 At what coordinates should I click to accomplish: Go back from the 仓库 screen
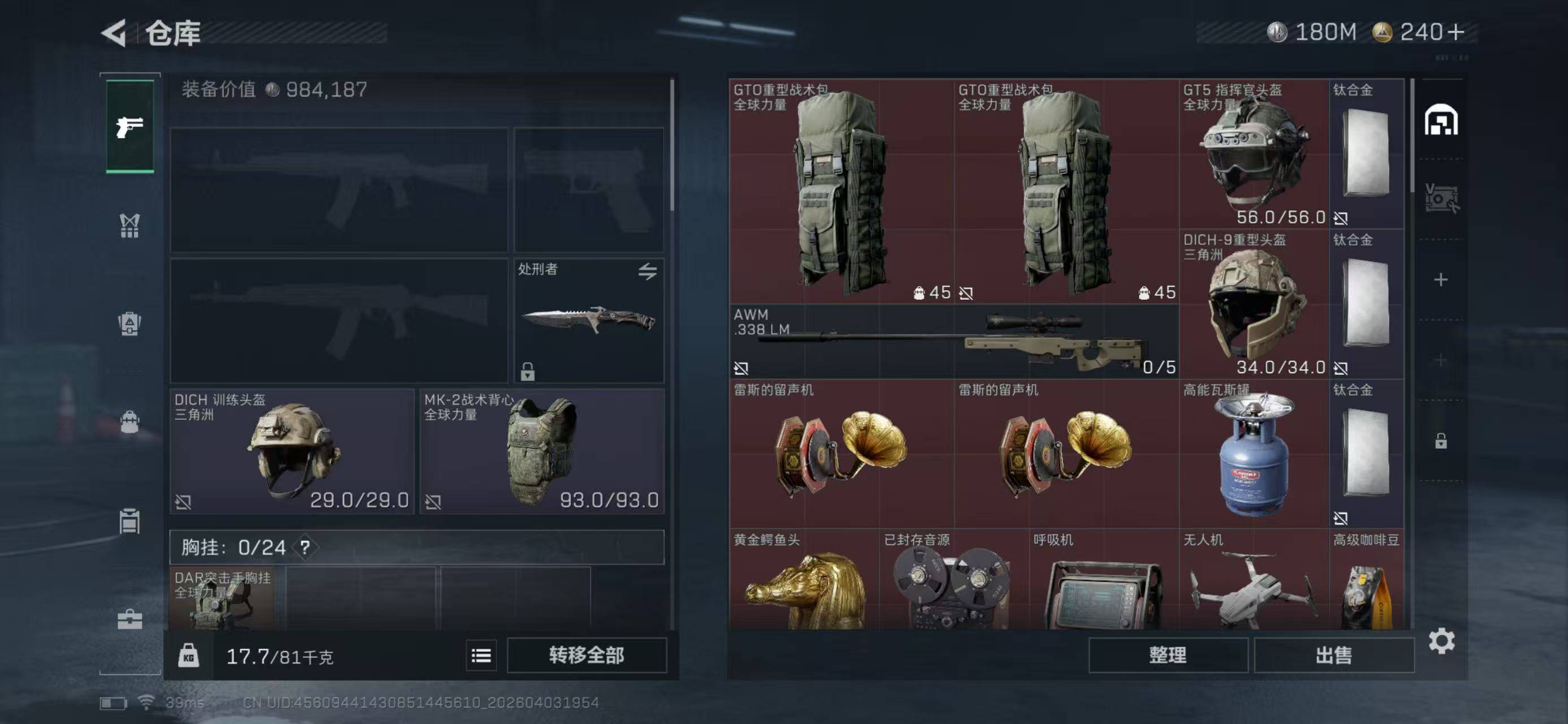click(x=114, y=32)
